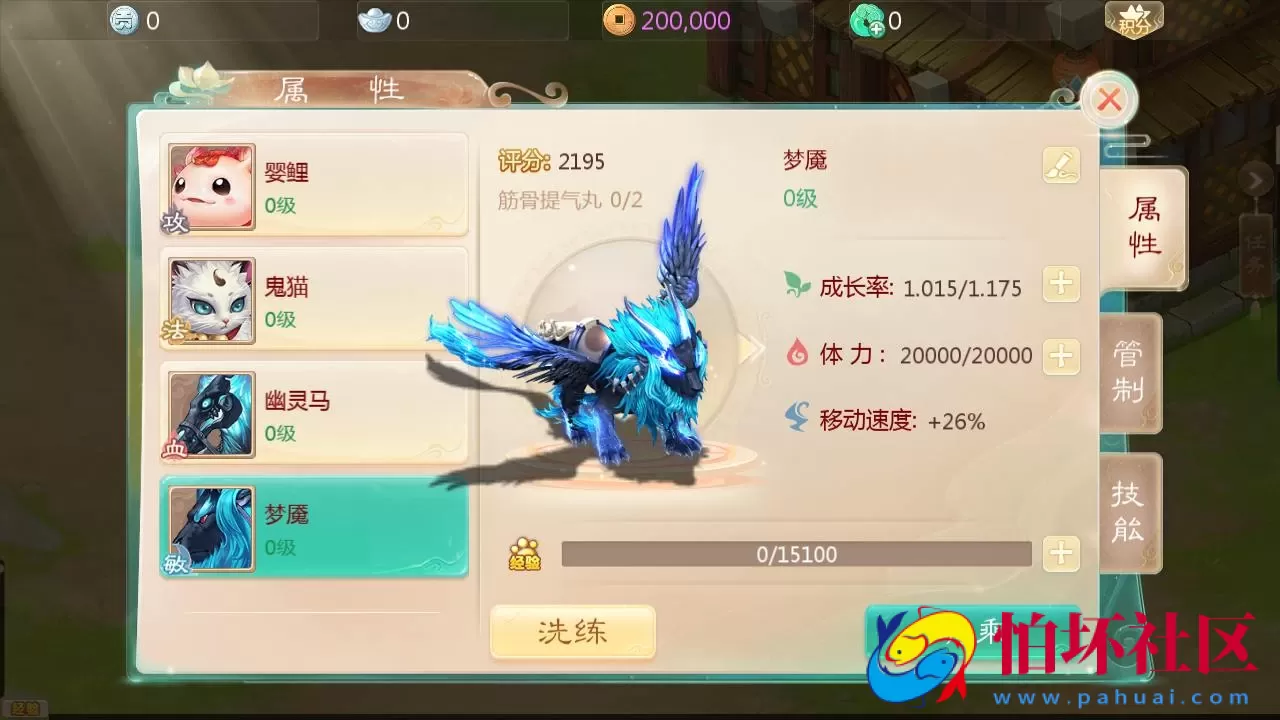The width and height of the screenshot is (1280, 720).
Task: Click the pencil edit icon beside 梦魇 name
Action: [x=1061, y=165]
